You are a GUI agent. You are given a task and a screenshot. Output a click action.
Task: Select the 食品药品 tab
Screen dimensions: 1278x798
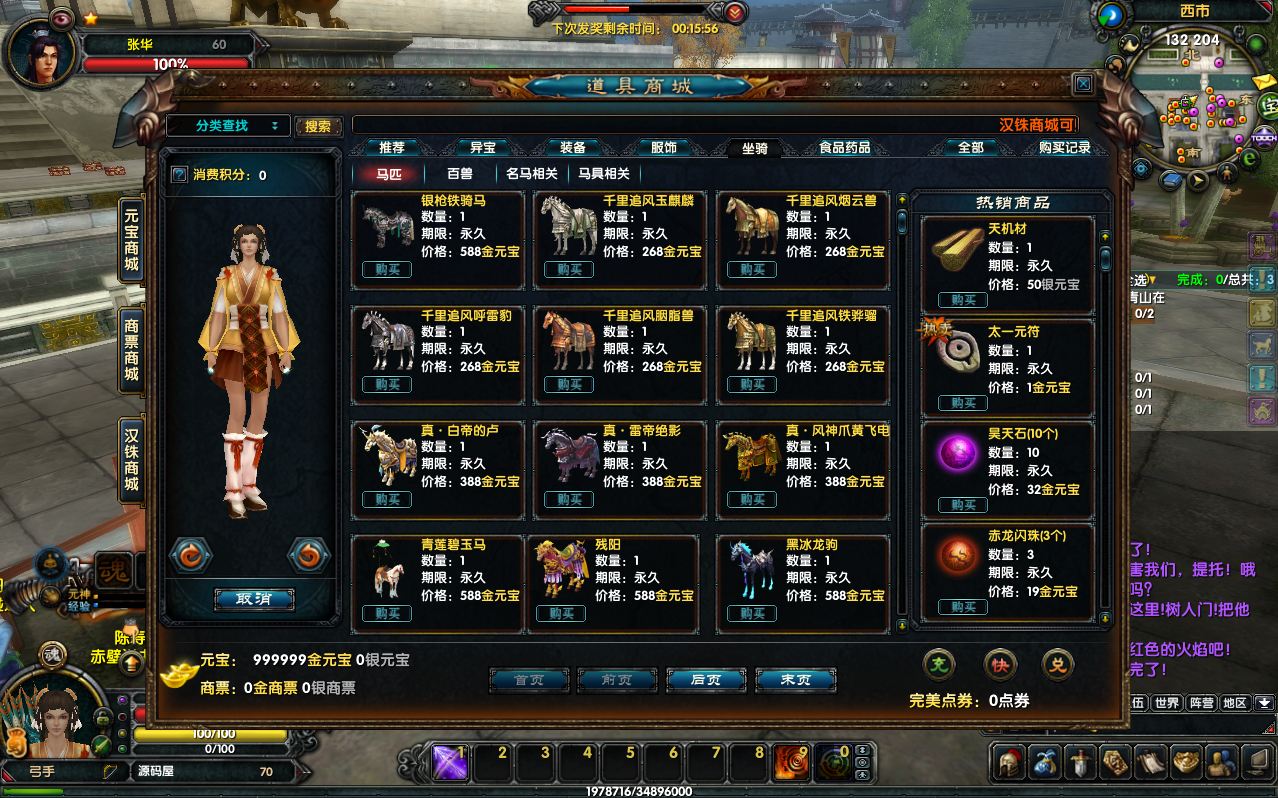pos(845,148)
